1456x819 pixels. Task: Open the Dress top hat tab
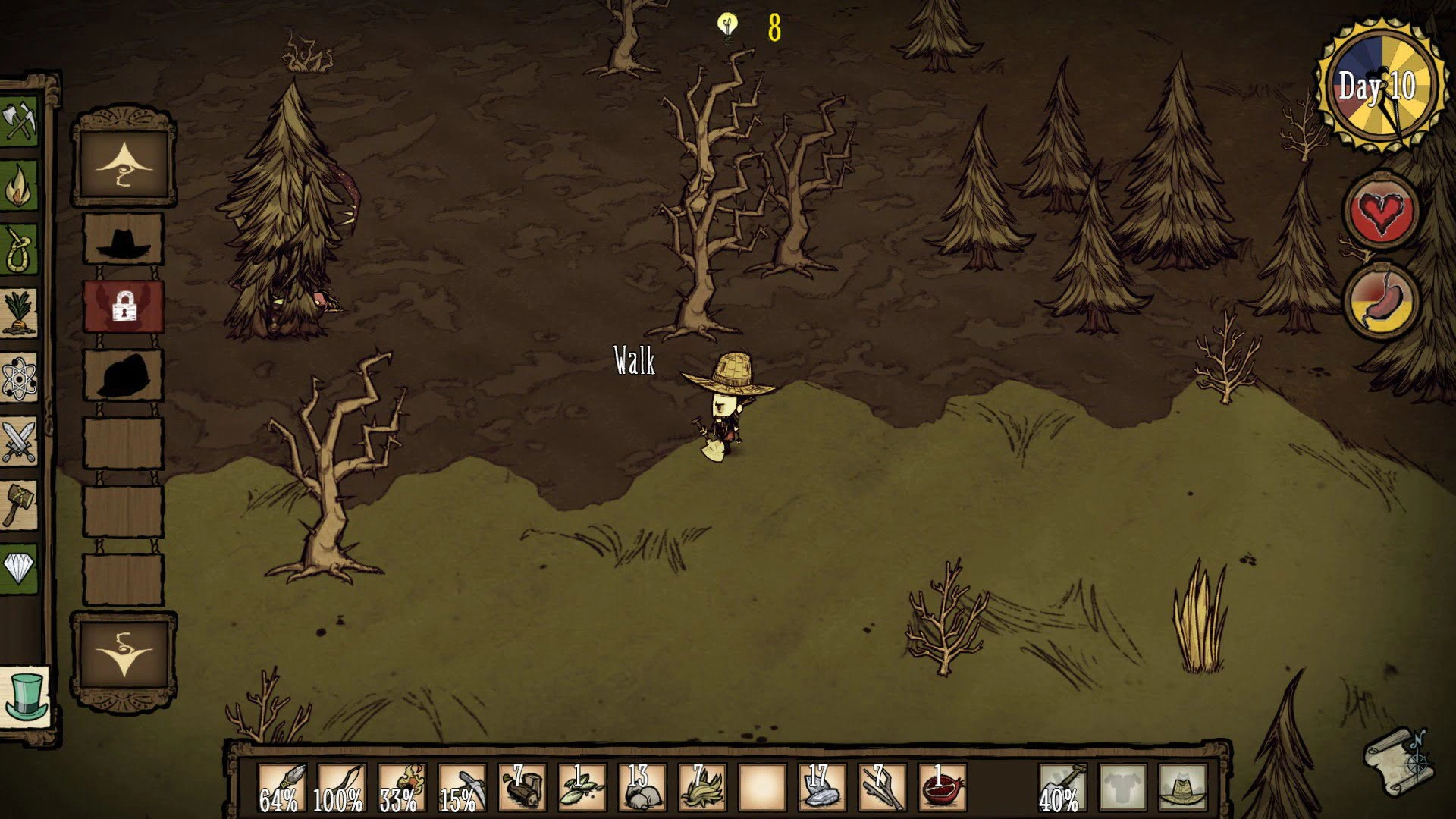(25, 696)
